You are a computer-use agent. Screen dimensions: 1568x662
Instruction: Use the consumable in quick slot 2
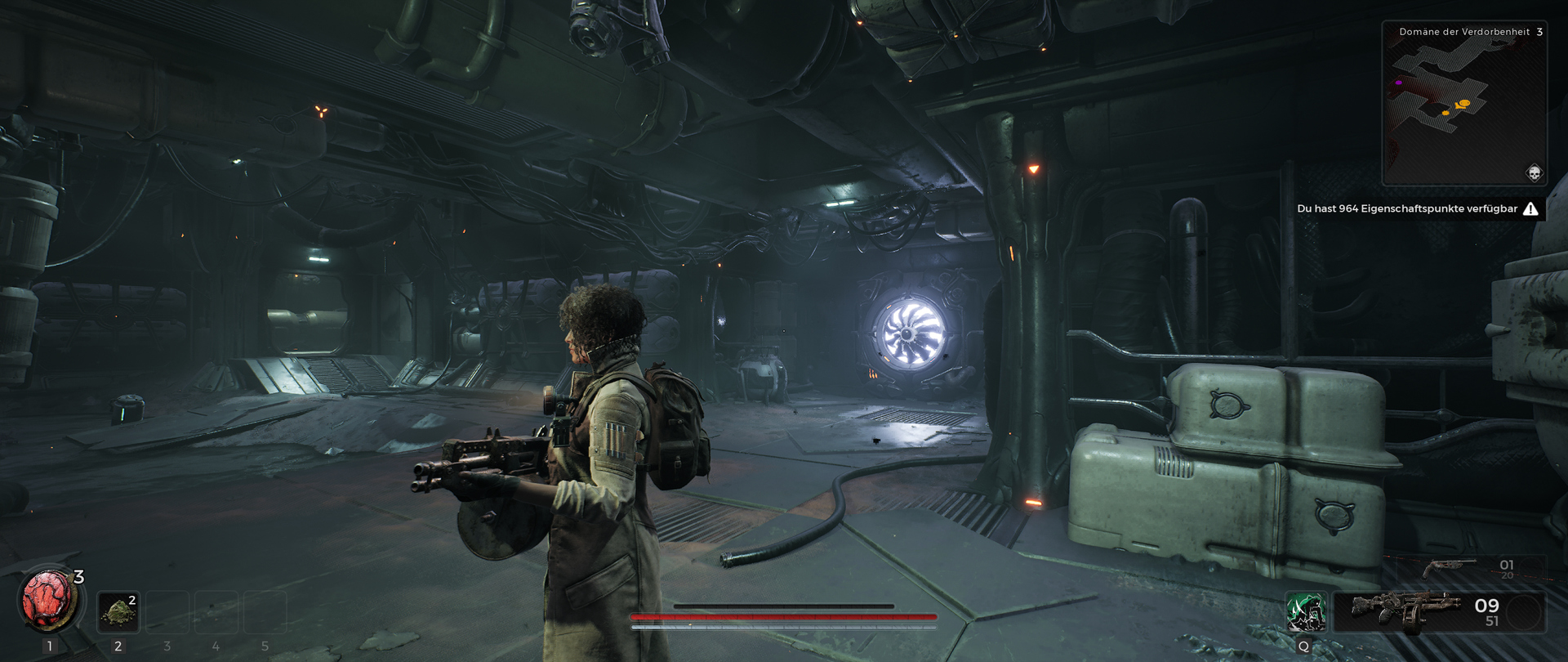tap(118, 612)
